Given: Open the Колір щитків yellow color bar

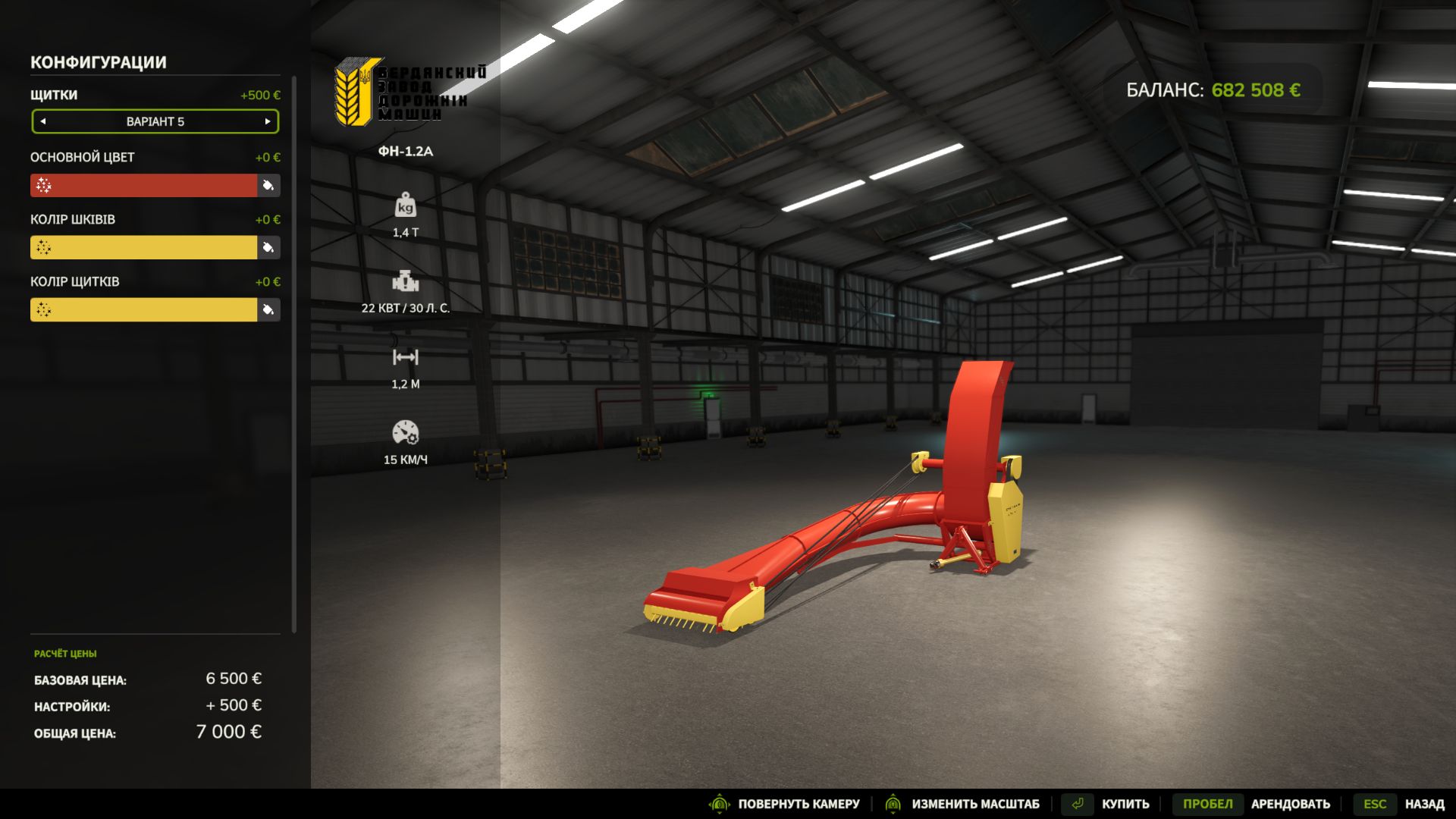Looking at the screenshot, I should click(144, 310).
